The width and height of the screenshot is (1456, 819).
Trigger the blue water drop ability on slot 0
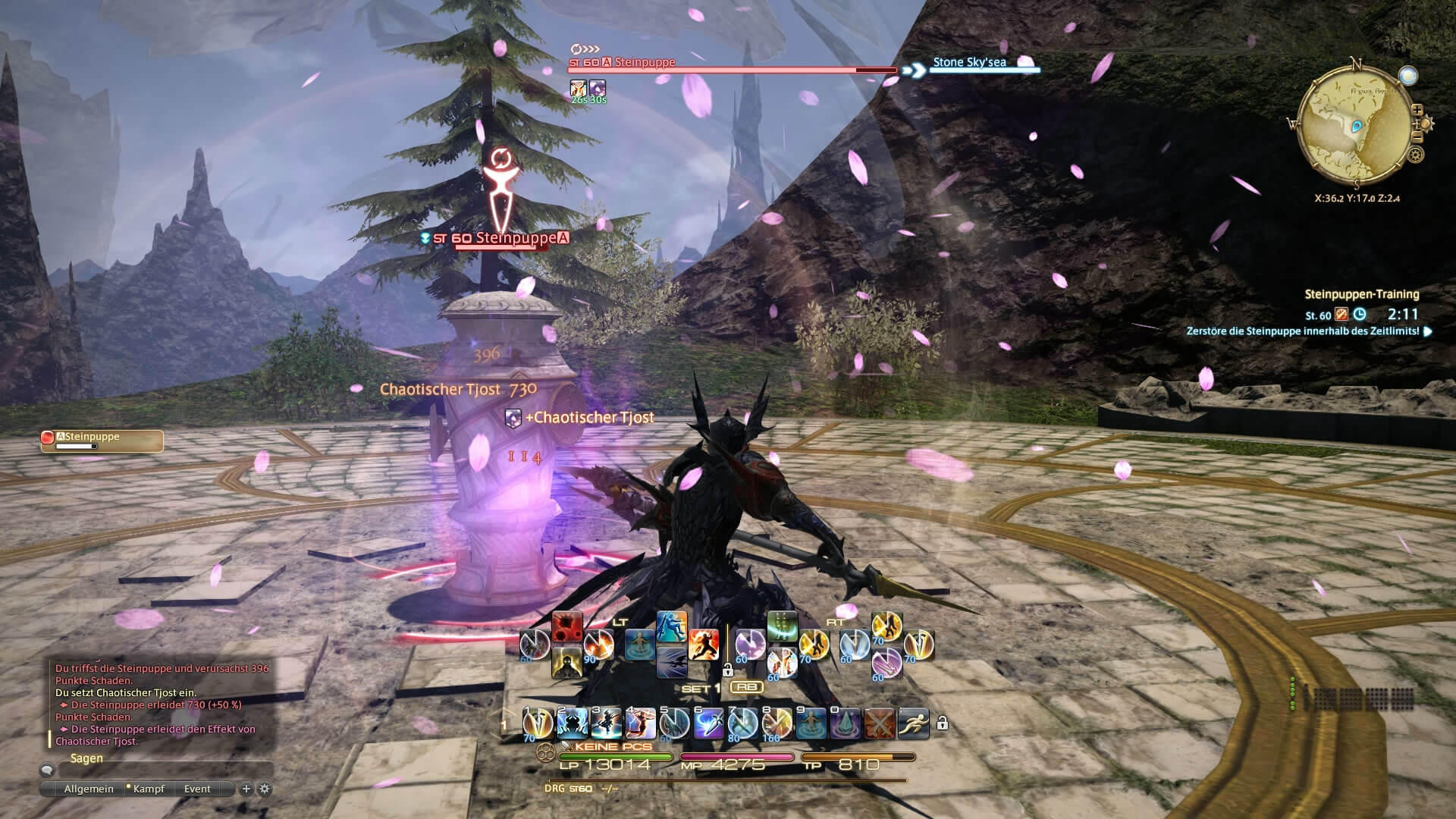846,723
